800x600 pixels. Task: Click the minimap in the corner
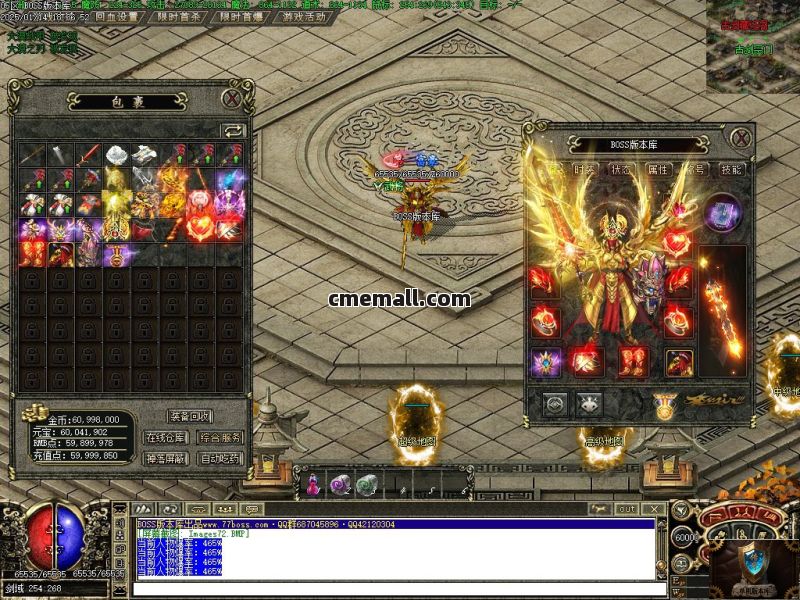click(752, 45)
